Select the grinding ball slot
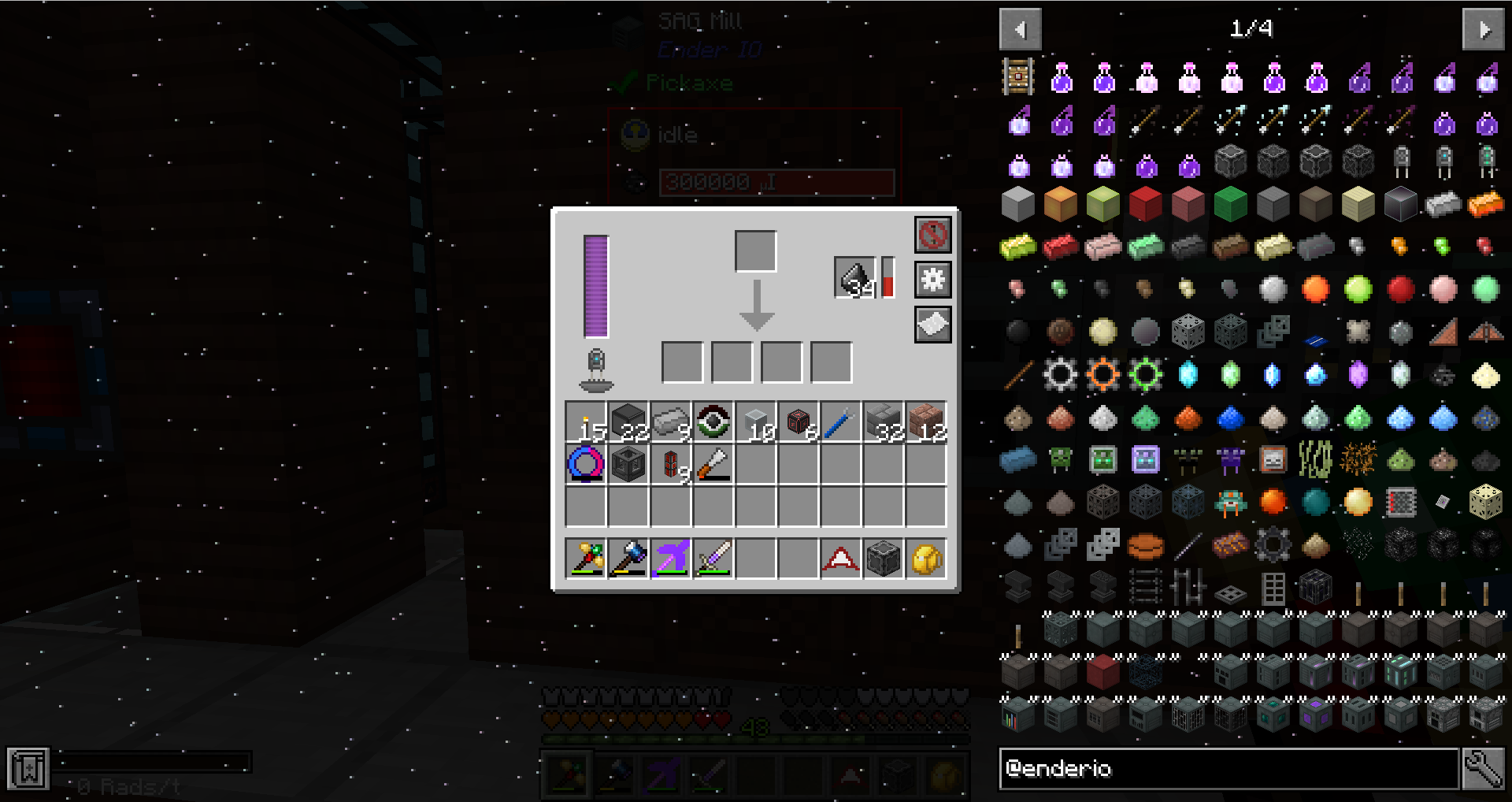 [x=854, y=277]
